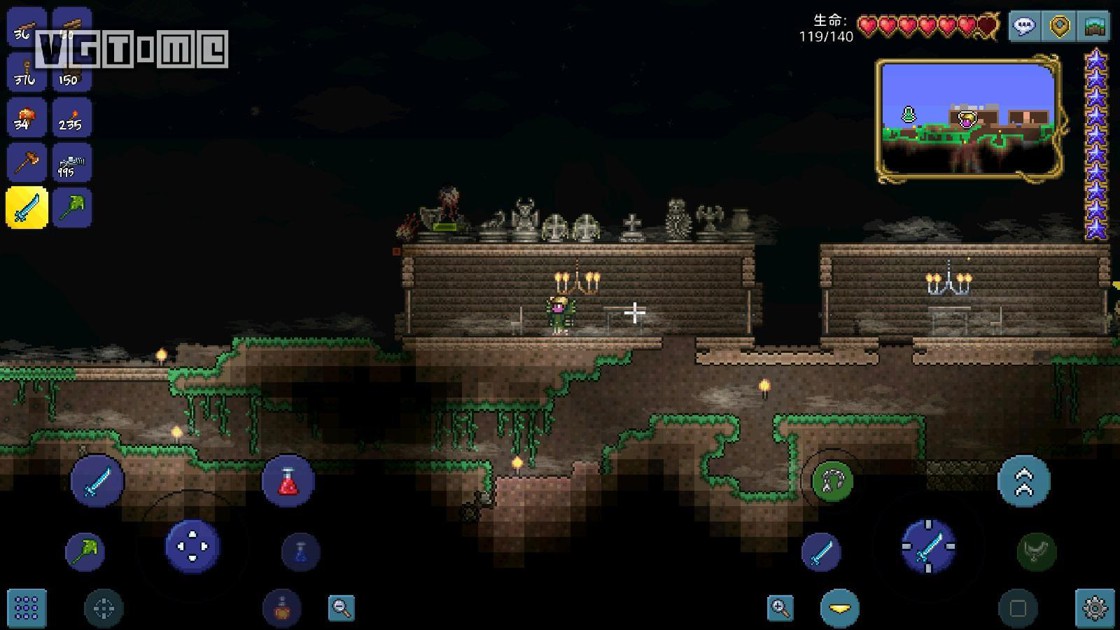Toggle the crosshair smart cursor button
1120x630 pixels.
pyautogui.click(x=103, y=607)
